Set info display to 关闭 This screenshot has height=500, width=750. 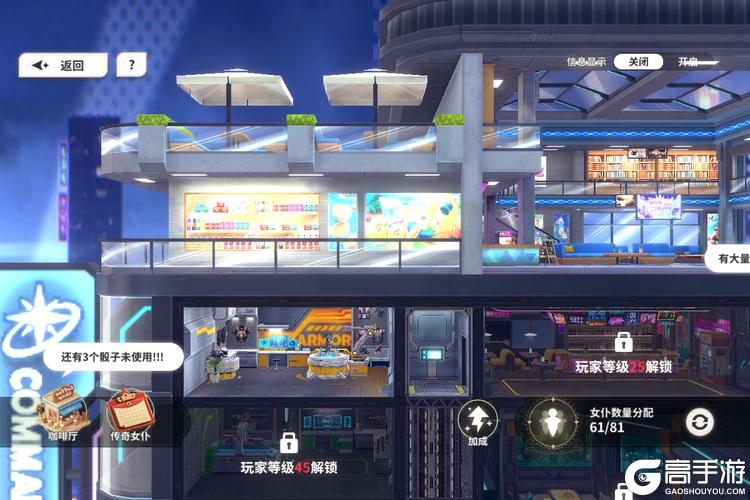[x=637, y=62]
